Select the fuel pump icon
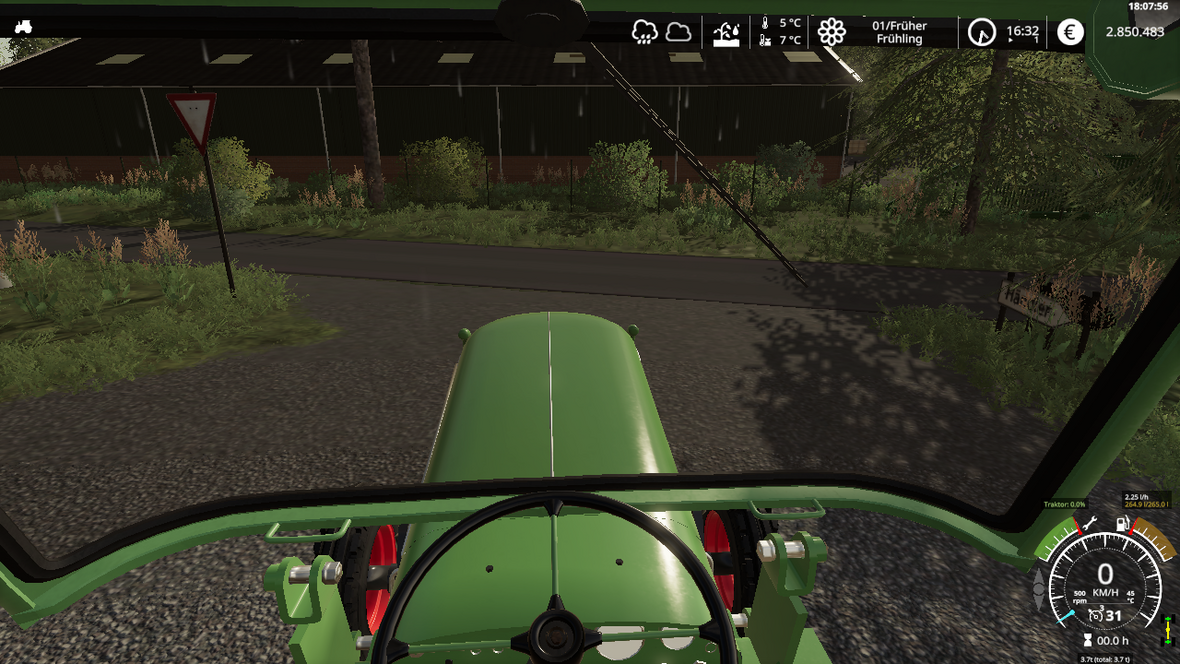Image resolution: width=1180 pixels, height=664 pixels. coord(1123,523)
